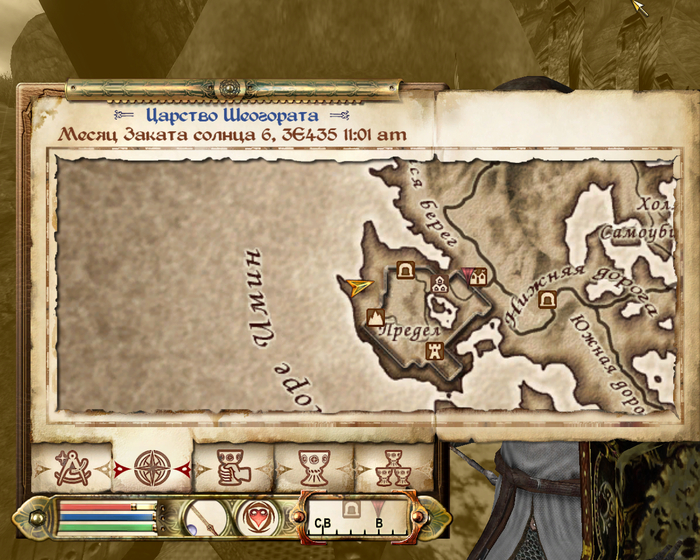Show current quests via single goblet tab
The height and width of the screenshot is (560, 700).
point(314,467)
